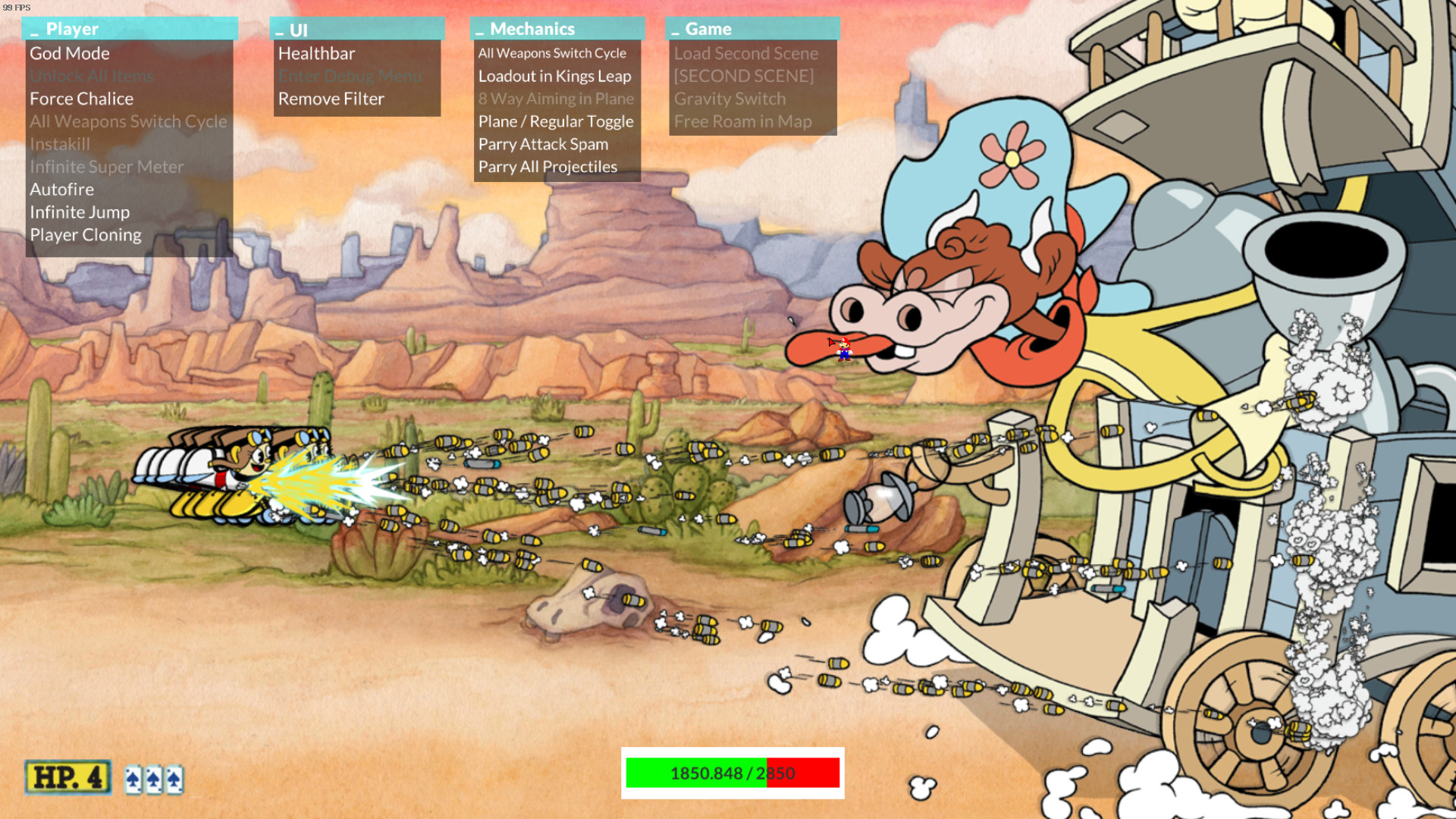Toggle the Gravity Switch option

(x=730, y=99)
